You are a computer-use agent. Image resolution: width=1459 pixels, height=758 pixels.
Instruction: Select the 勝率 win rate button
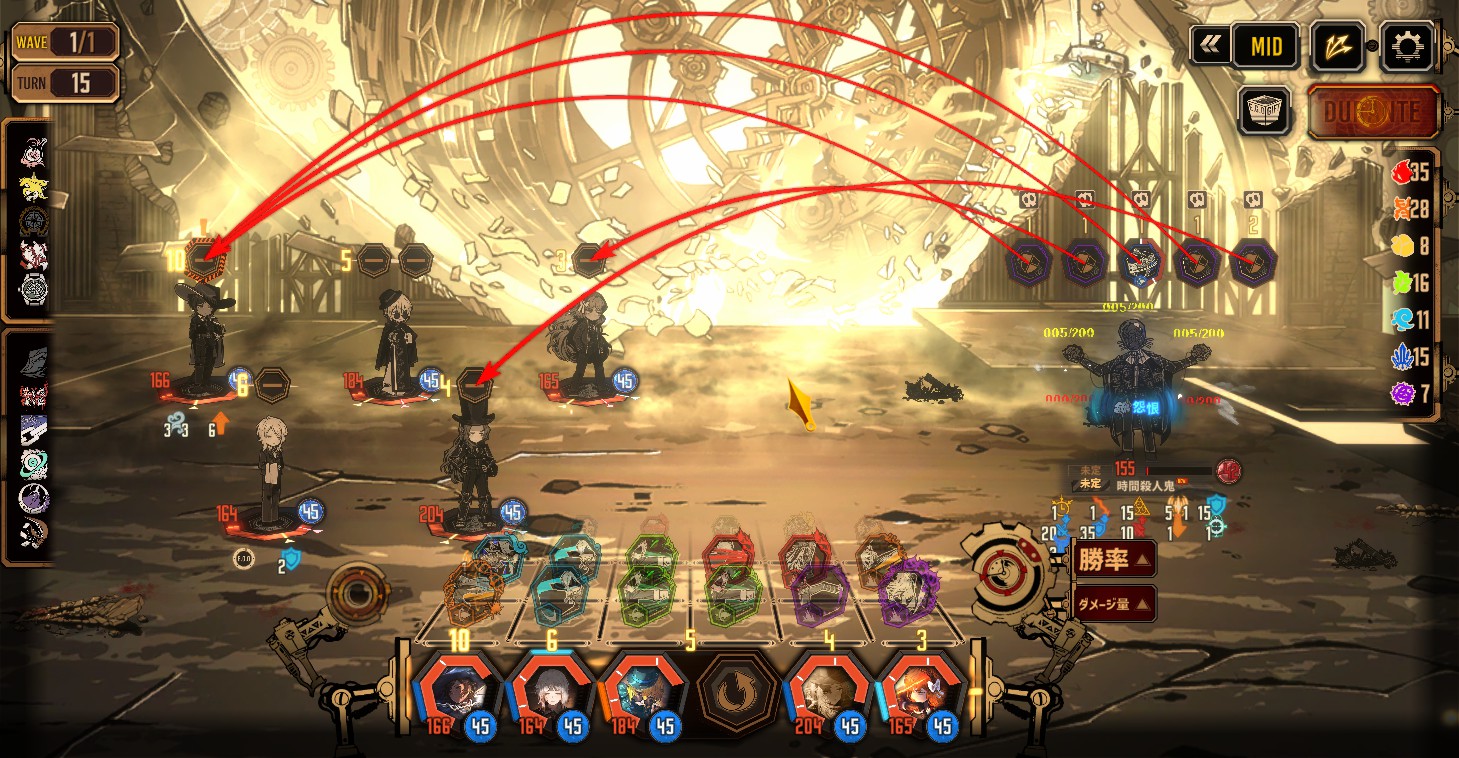[1115, 559]
